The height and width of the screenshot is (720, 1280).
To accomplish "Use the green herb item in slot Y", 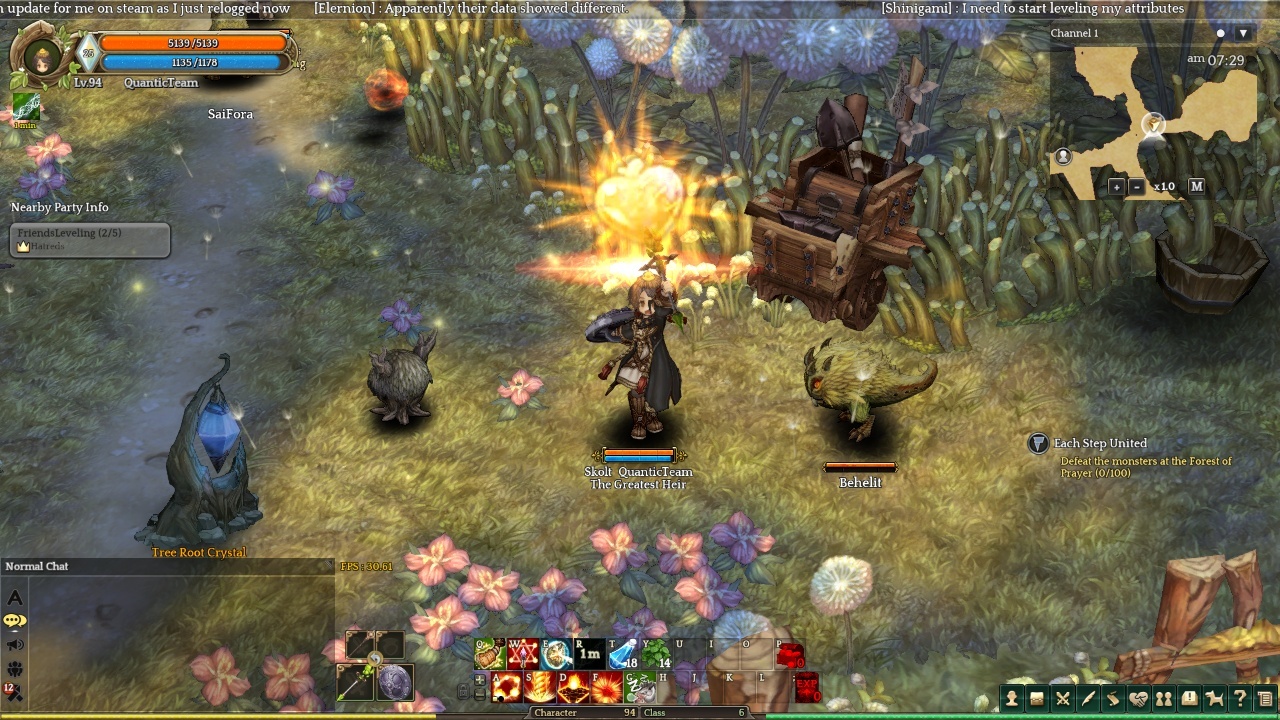I will (657, 655).
